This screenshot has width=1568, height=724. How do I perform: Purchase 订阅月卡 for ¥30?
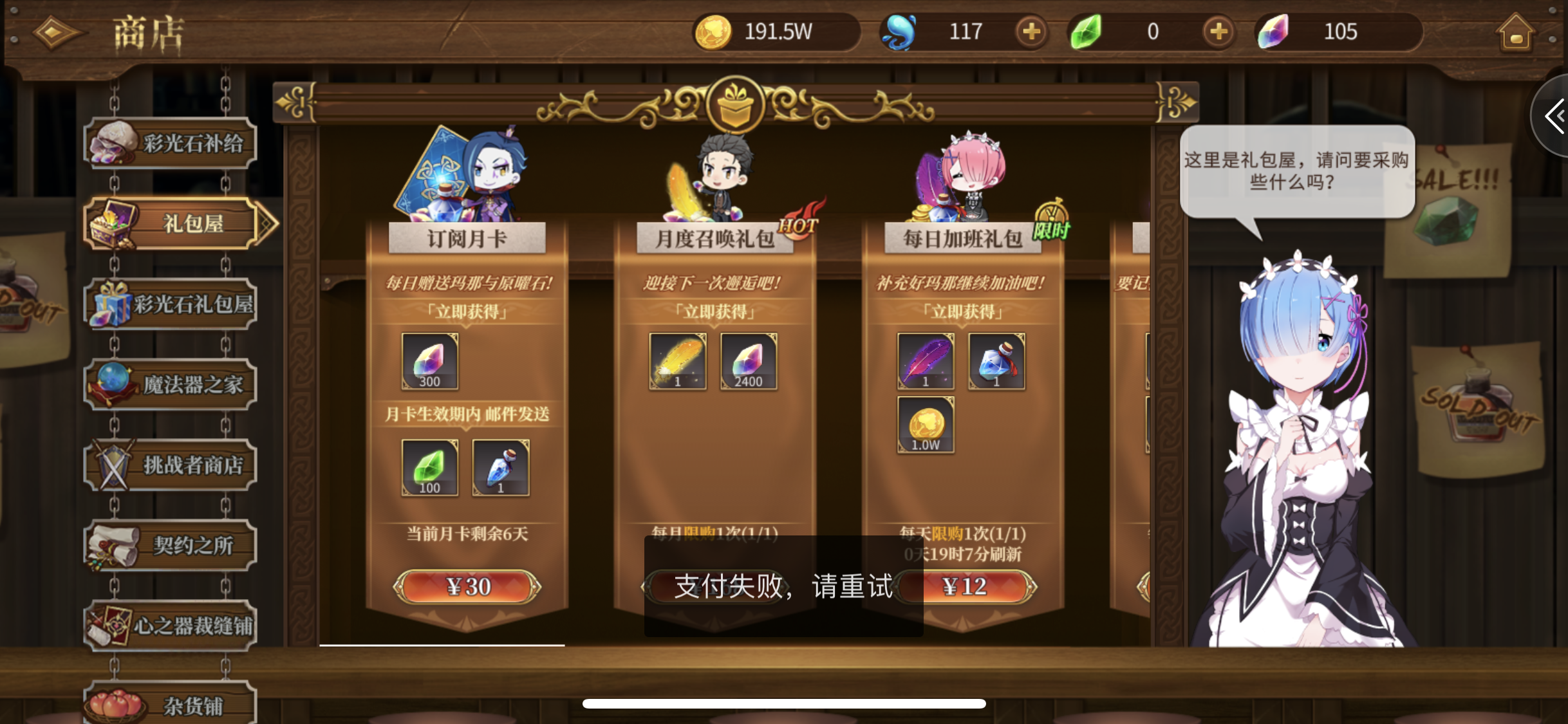tap(468, 586)
